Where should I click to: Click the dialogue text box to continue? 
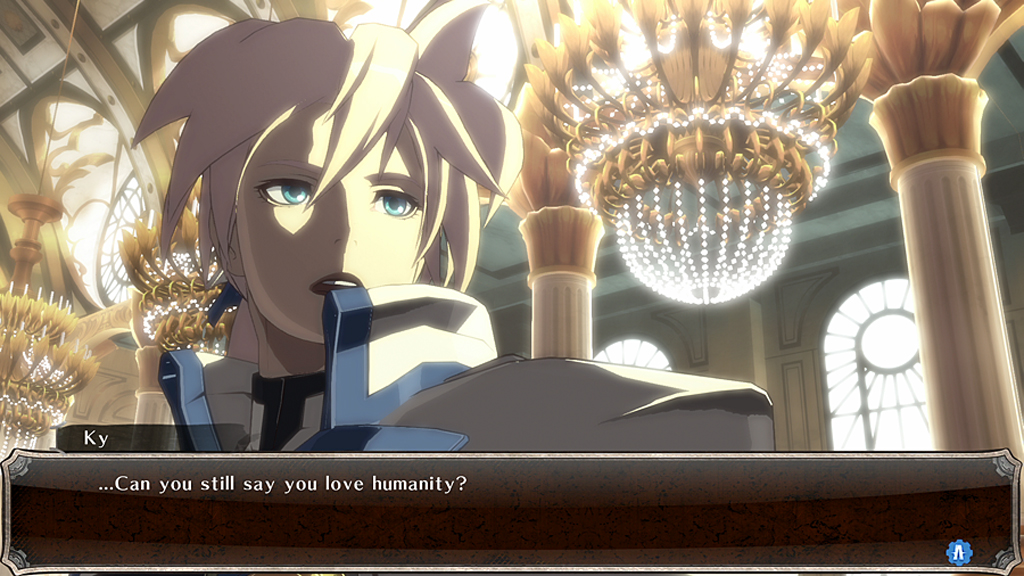point(510,512)
